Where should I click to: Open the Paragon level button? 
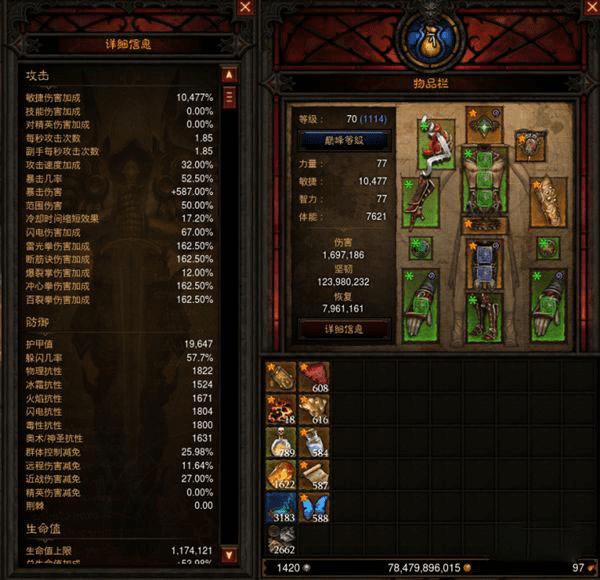[x=344, y=140]
